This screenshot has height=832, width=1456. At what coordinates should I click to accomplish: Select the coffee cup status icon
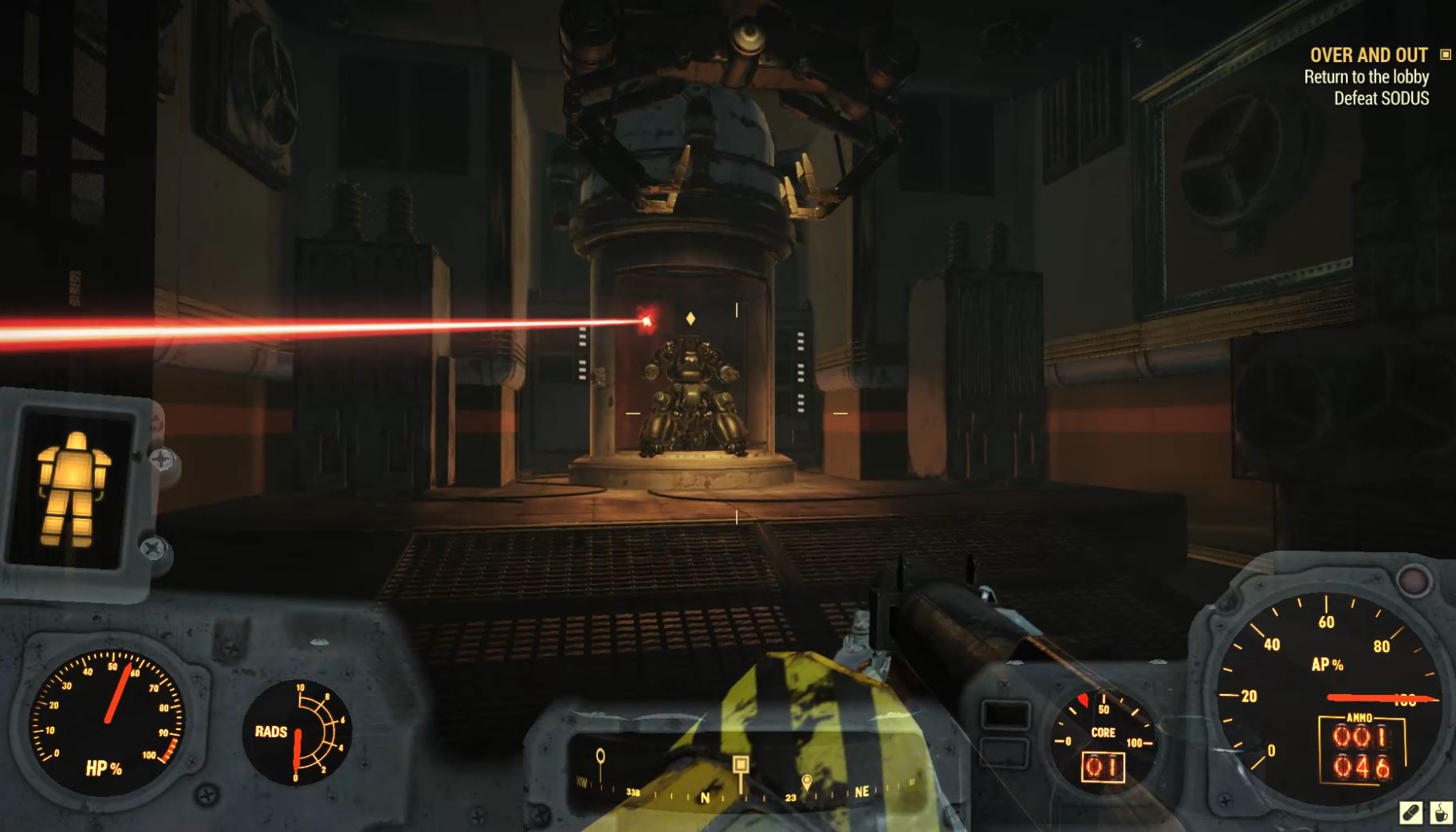click(1440, 813)
